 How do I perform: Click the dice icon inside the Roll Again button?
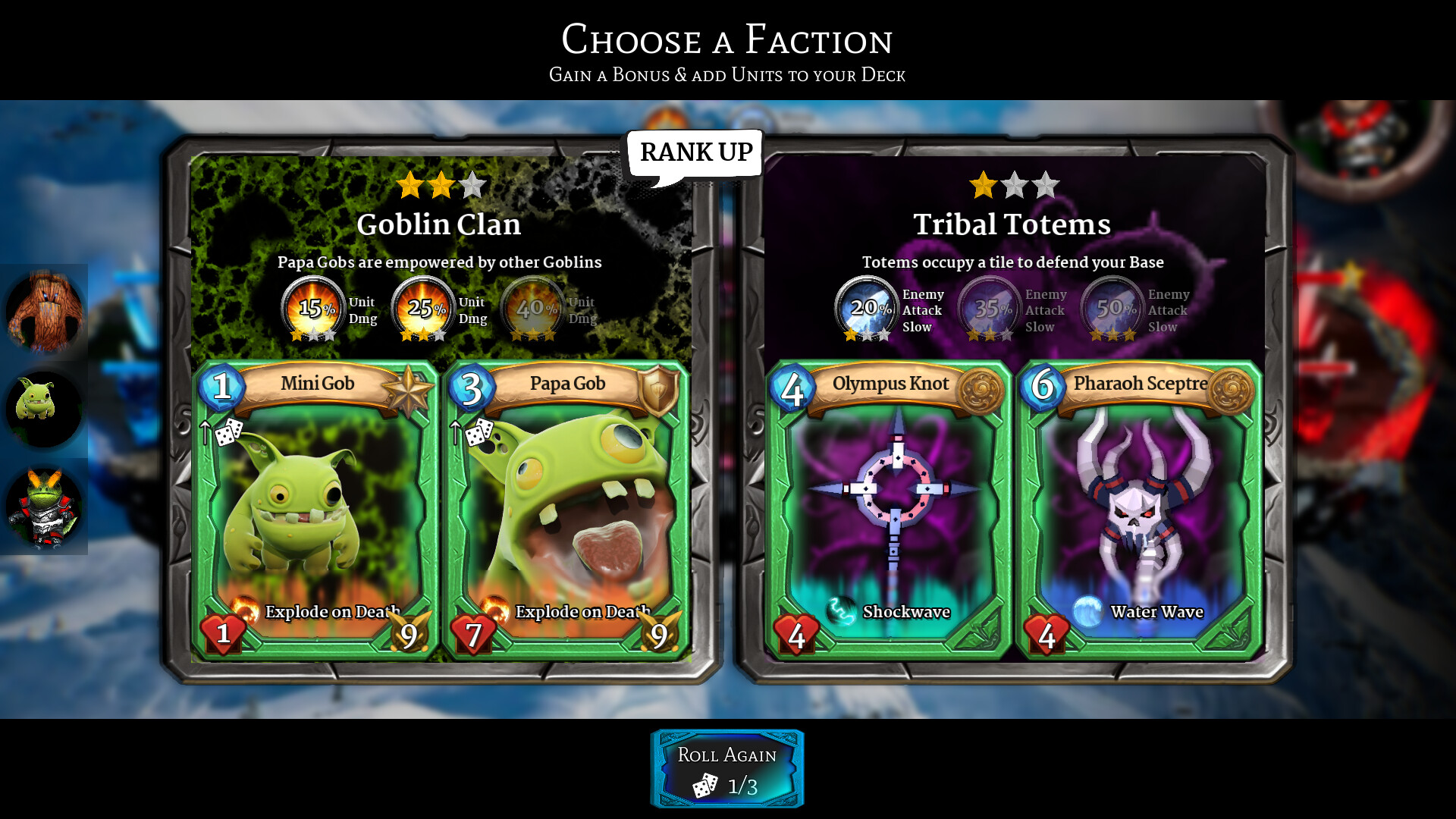point(706,786)
